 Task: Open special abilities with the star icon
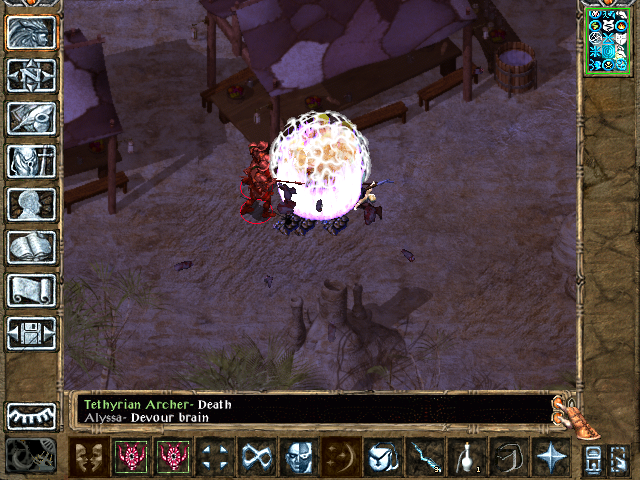tap(550, 457)
